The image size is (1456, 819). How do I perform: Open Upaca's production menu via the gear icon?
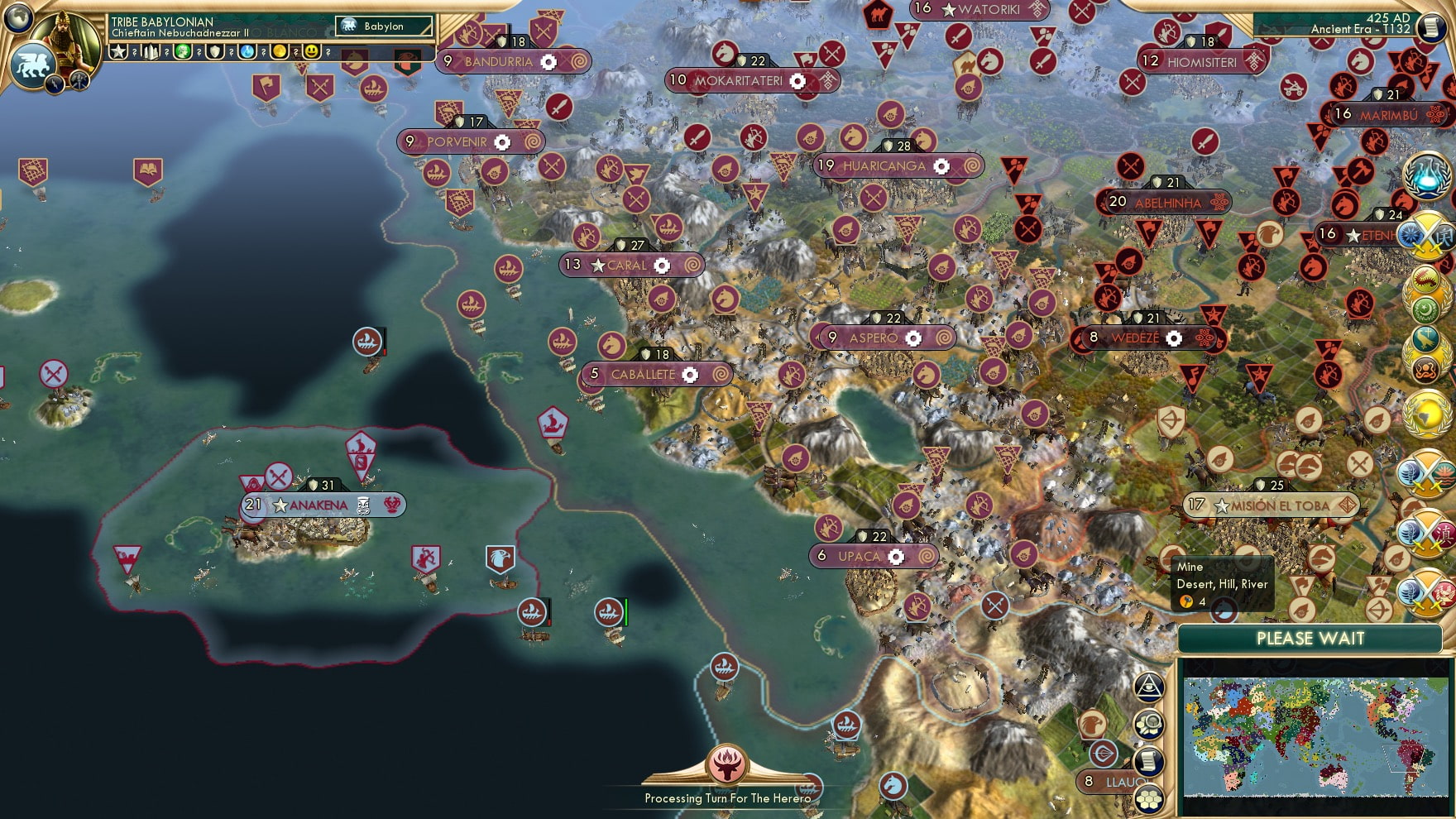click(896, 557)
